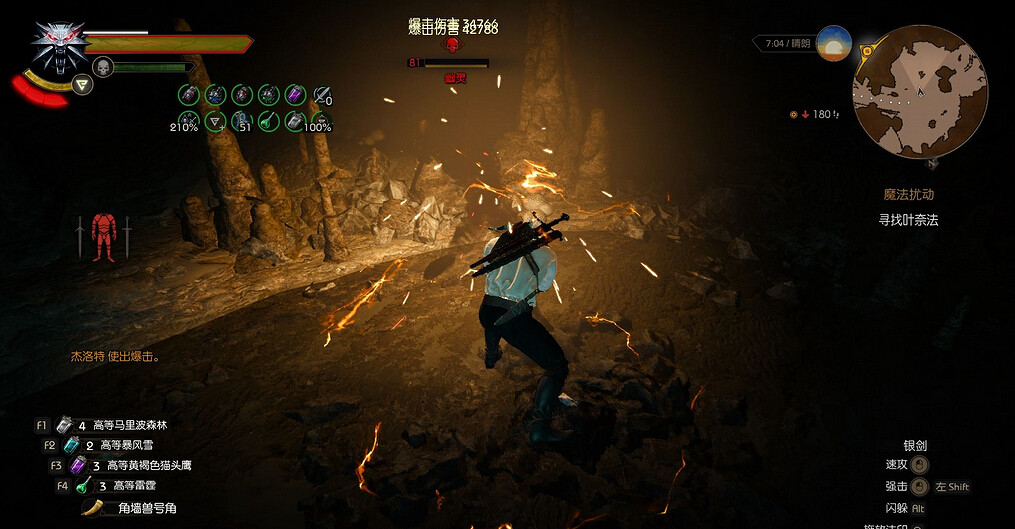Image resolution: width=1015 pixels, height=529 pixels.
Task: Click the 角墙兽号角 horn item
Action: 95,507
